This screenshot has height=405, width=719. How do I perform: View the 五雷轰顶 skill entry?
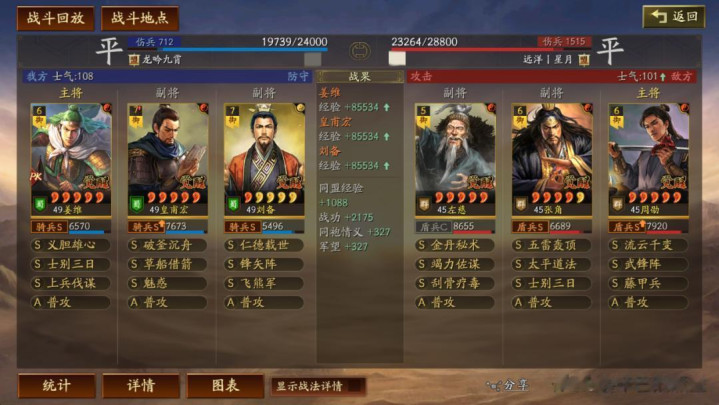553,245
